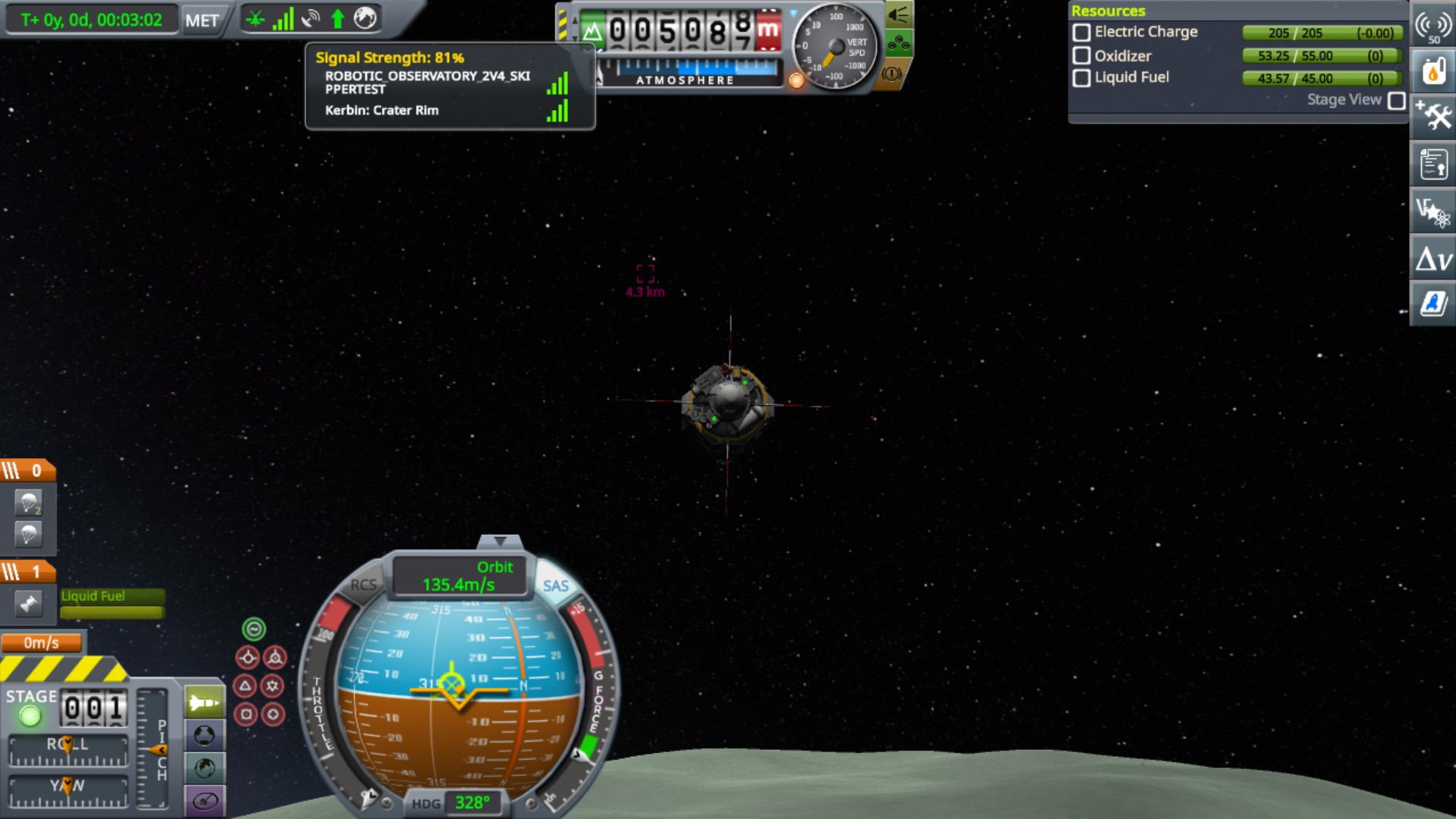Toggle the MET mission clock mode
Viewport: 1456px width, 819px height.
(202, 20)
